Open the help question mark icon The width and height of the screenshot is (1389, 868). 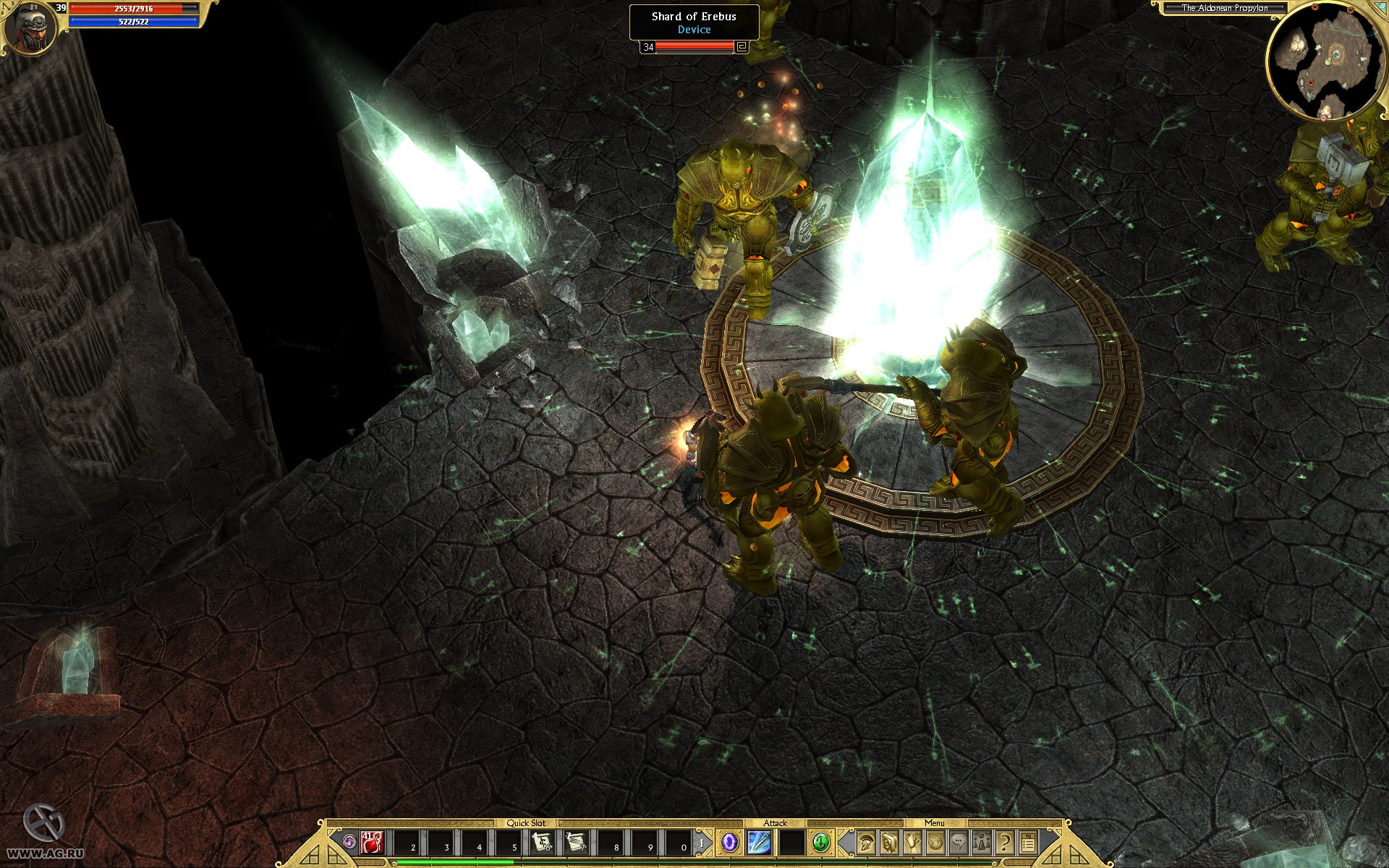1004,843
